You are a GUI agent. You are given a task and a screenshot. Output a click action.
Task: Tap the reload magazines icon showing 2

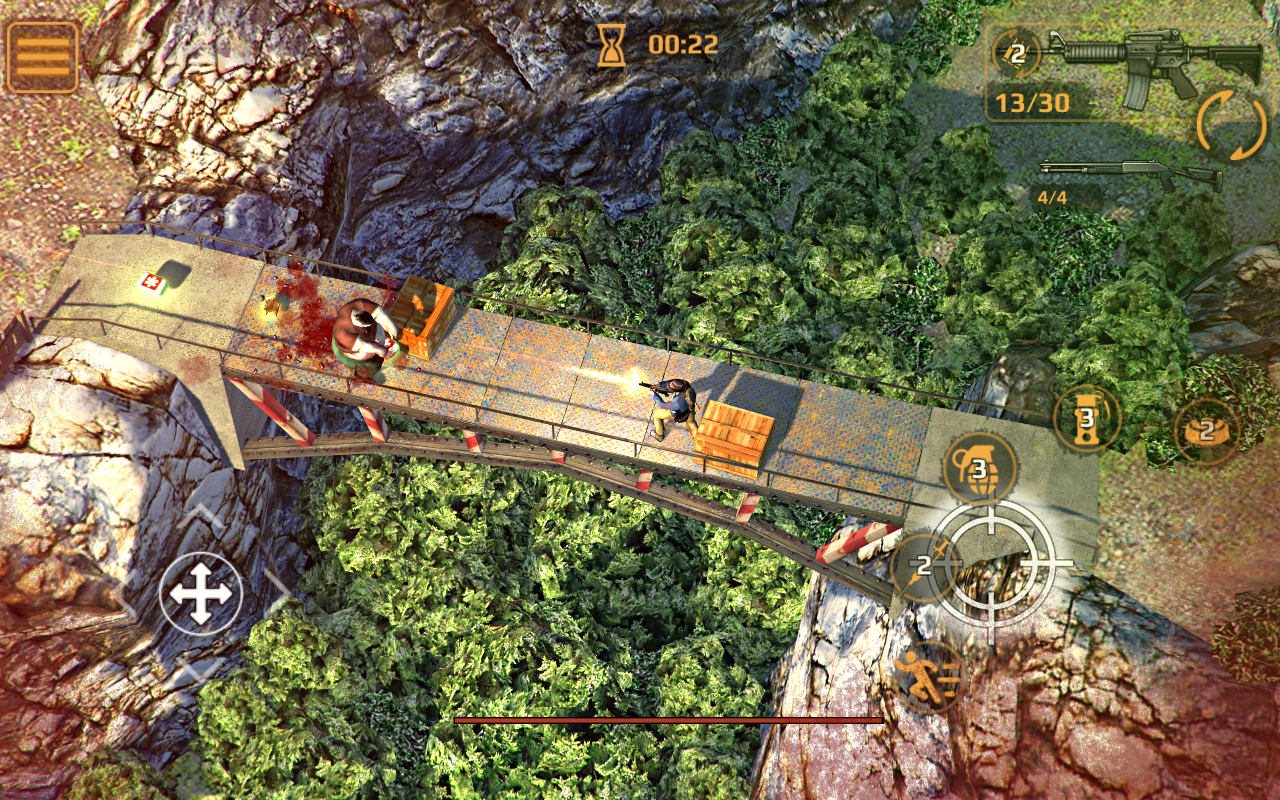coord(1016,54)
